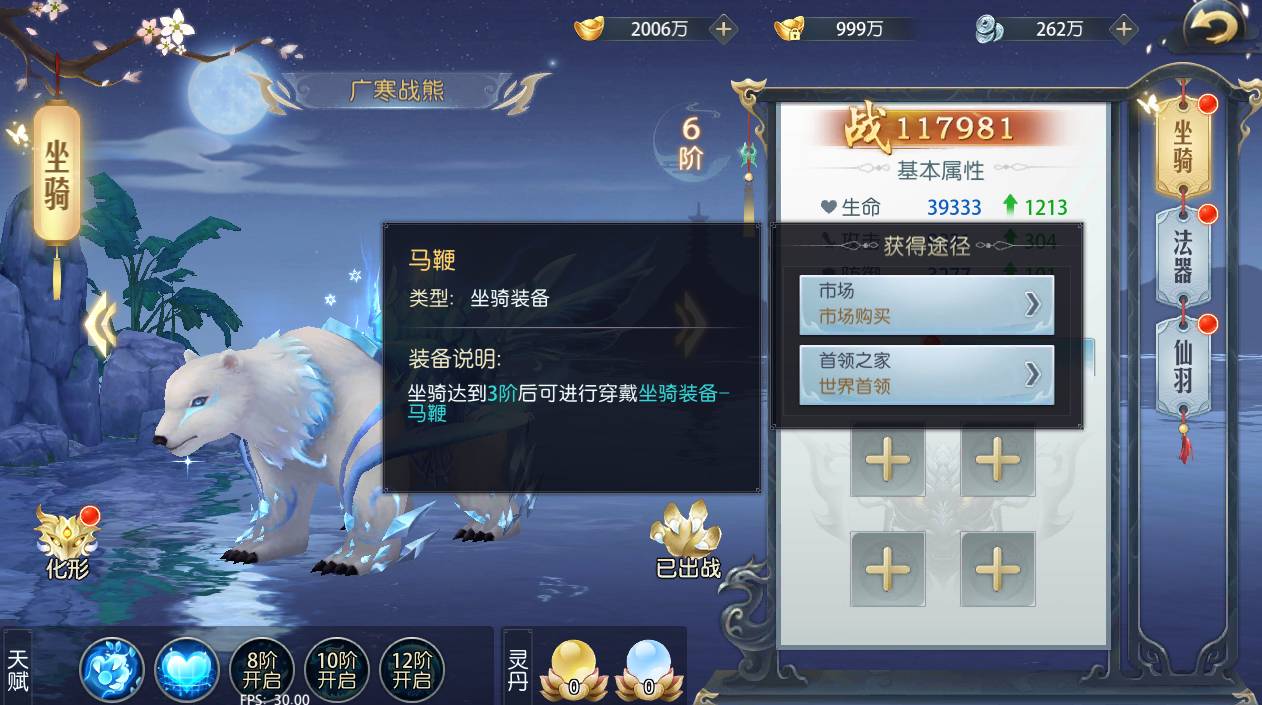Image resolution: width=1262 pixels, height=705 pixels.
Task: Add silver coins using the plus button
Action: [x=1124, y=29]
